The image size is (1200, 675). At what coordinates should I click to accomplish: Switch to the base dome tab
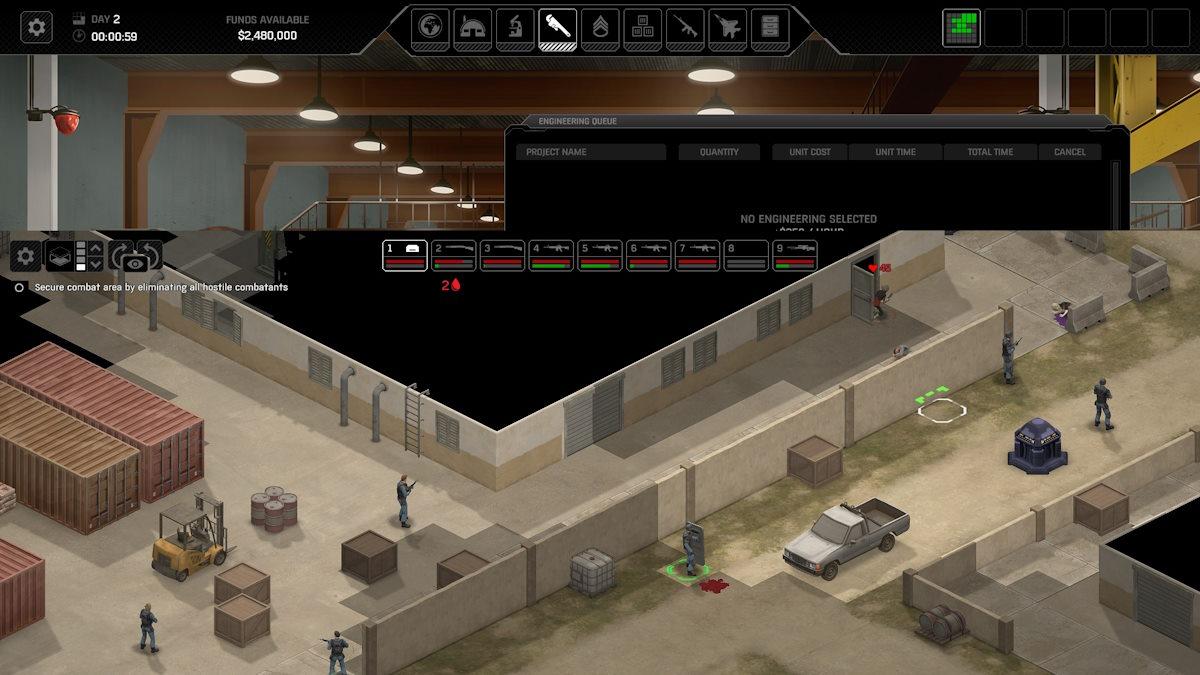(473, 27)
